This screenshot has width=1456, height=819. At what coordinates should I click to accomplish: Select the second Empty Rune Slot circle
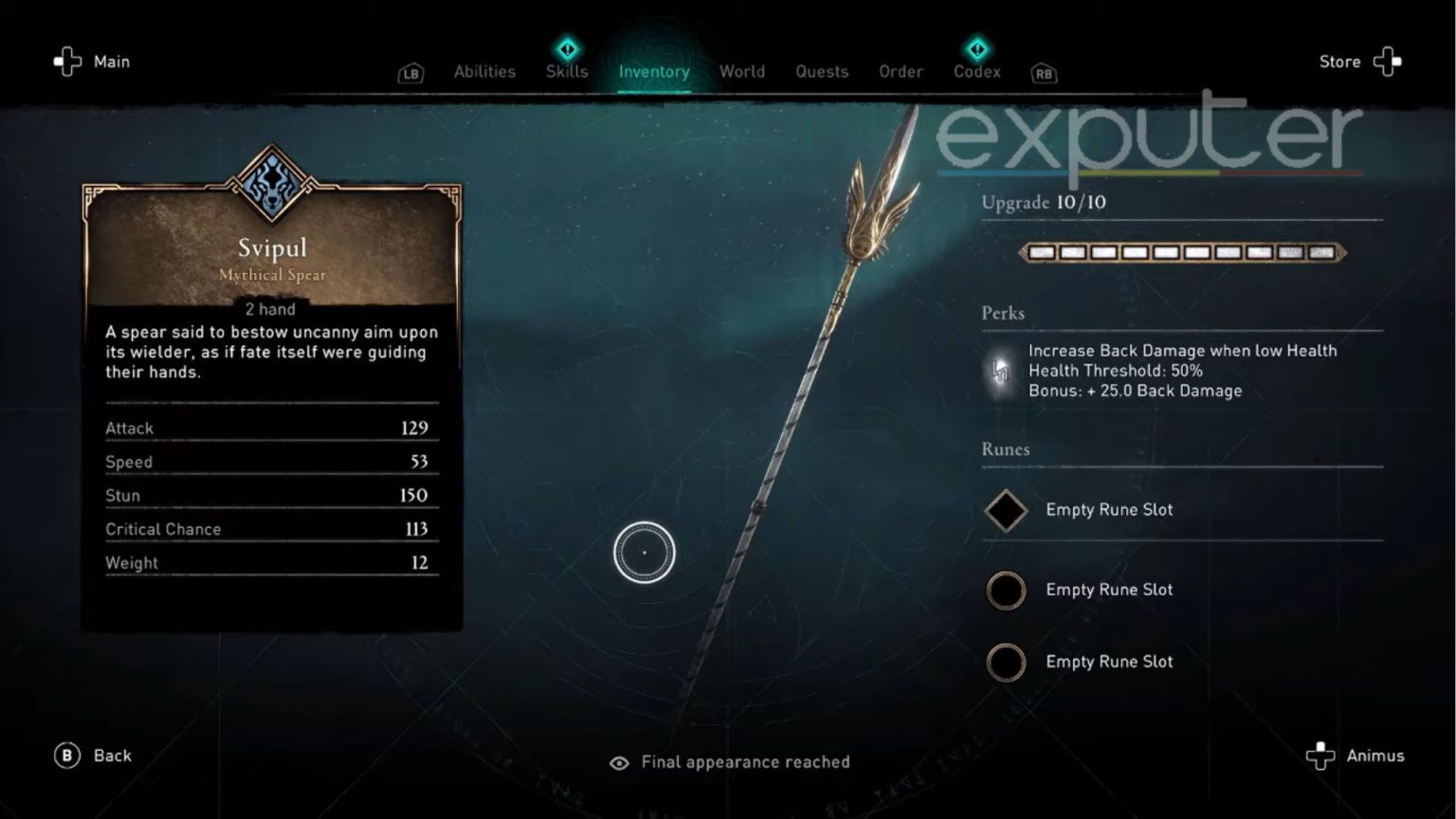[x=1007, y=590]
